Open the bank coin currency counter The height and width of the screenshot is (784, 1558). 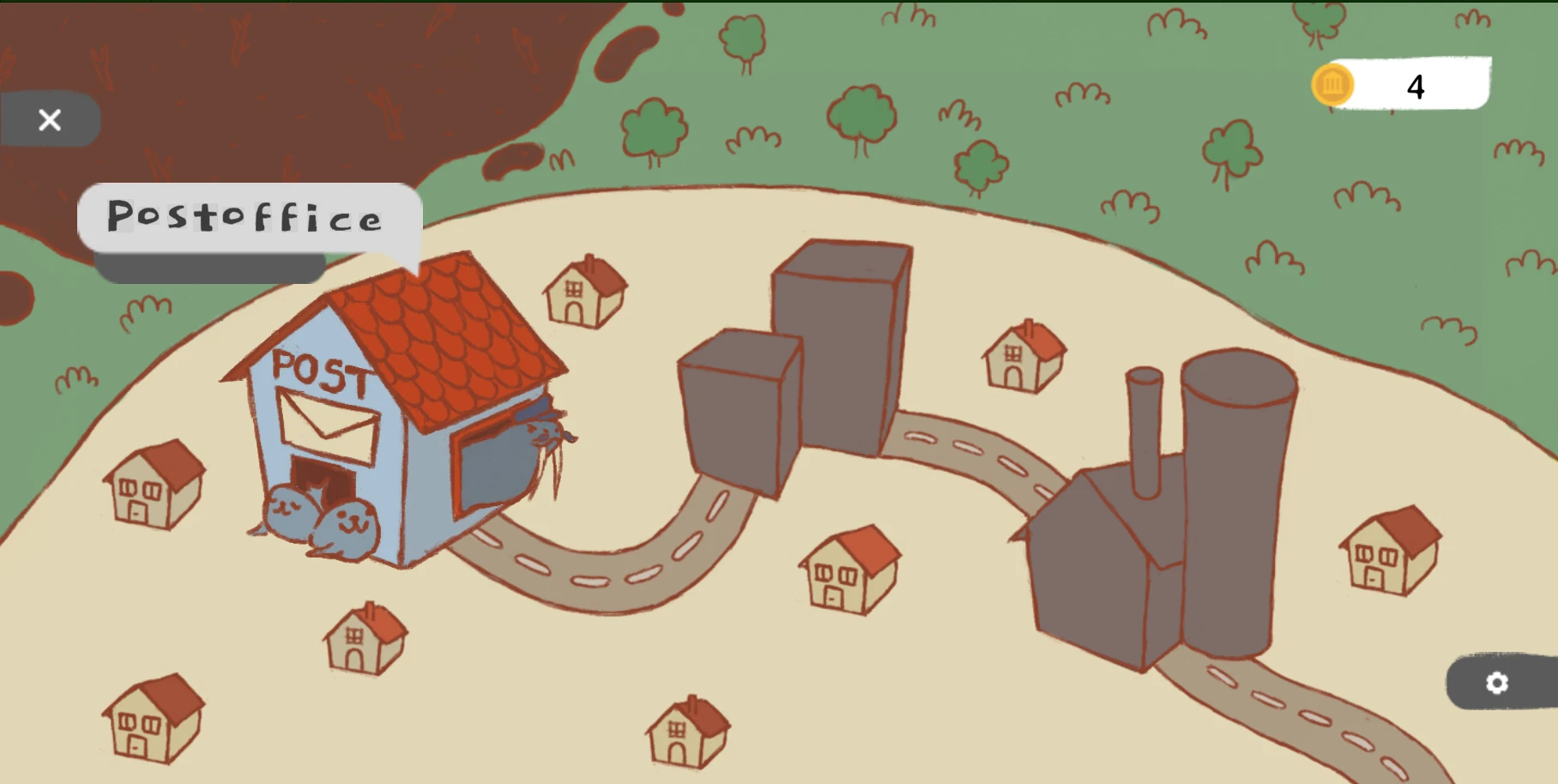pyautogui.click(x=1332, y=85)
